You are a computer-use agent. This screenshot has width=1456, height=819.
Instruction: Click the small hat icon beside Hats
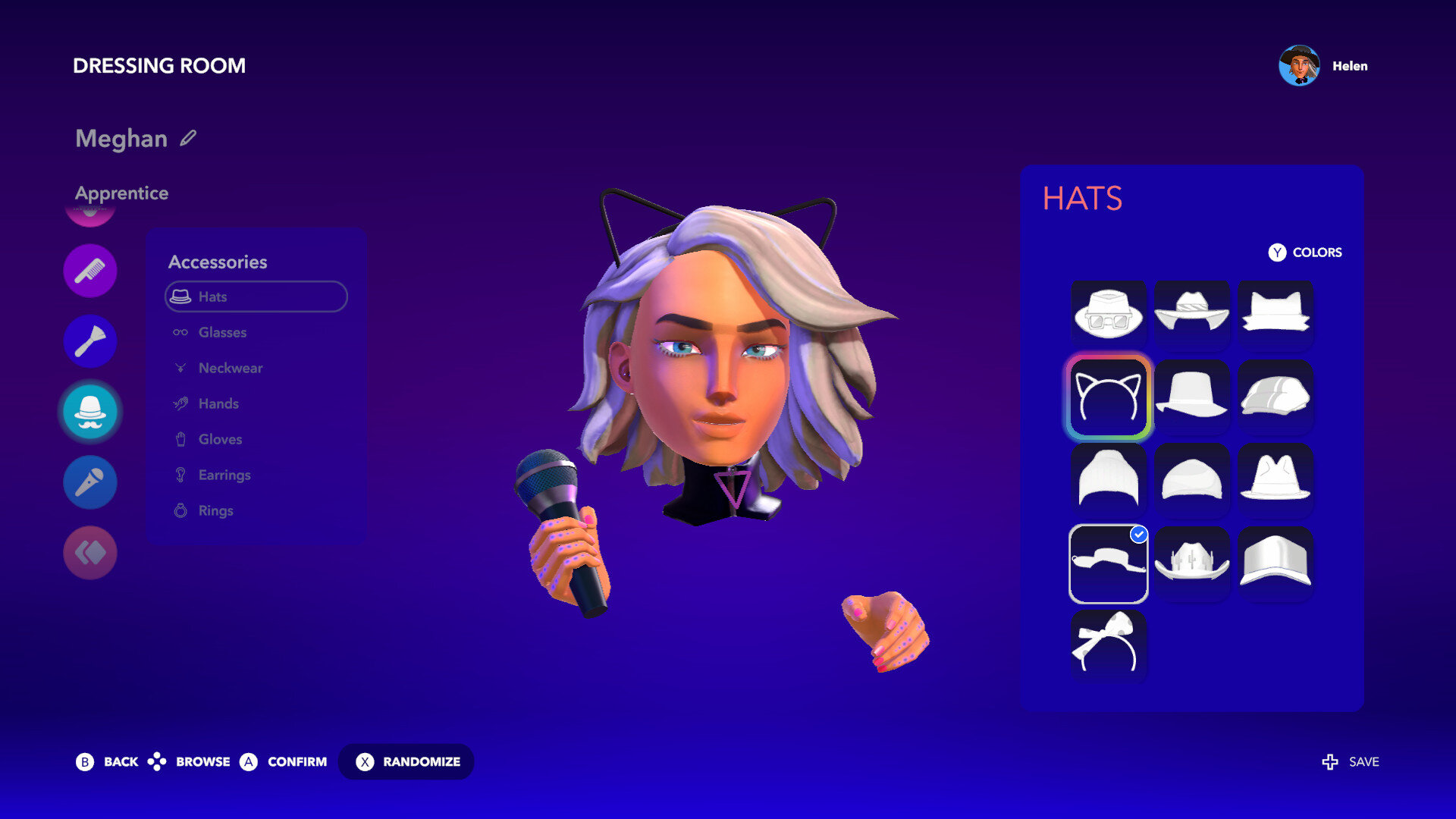click(180, 296)
